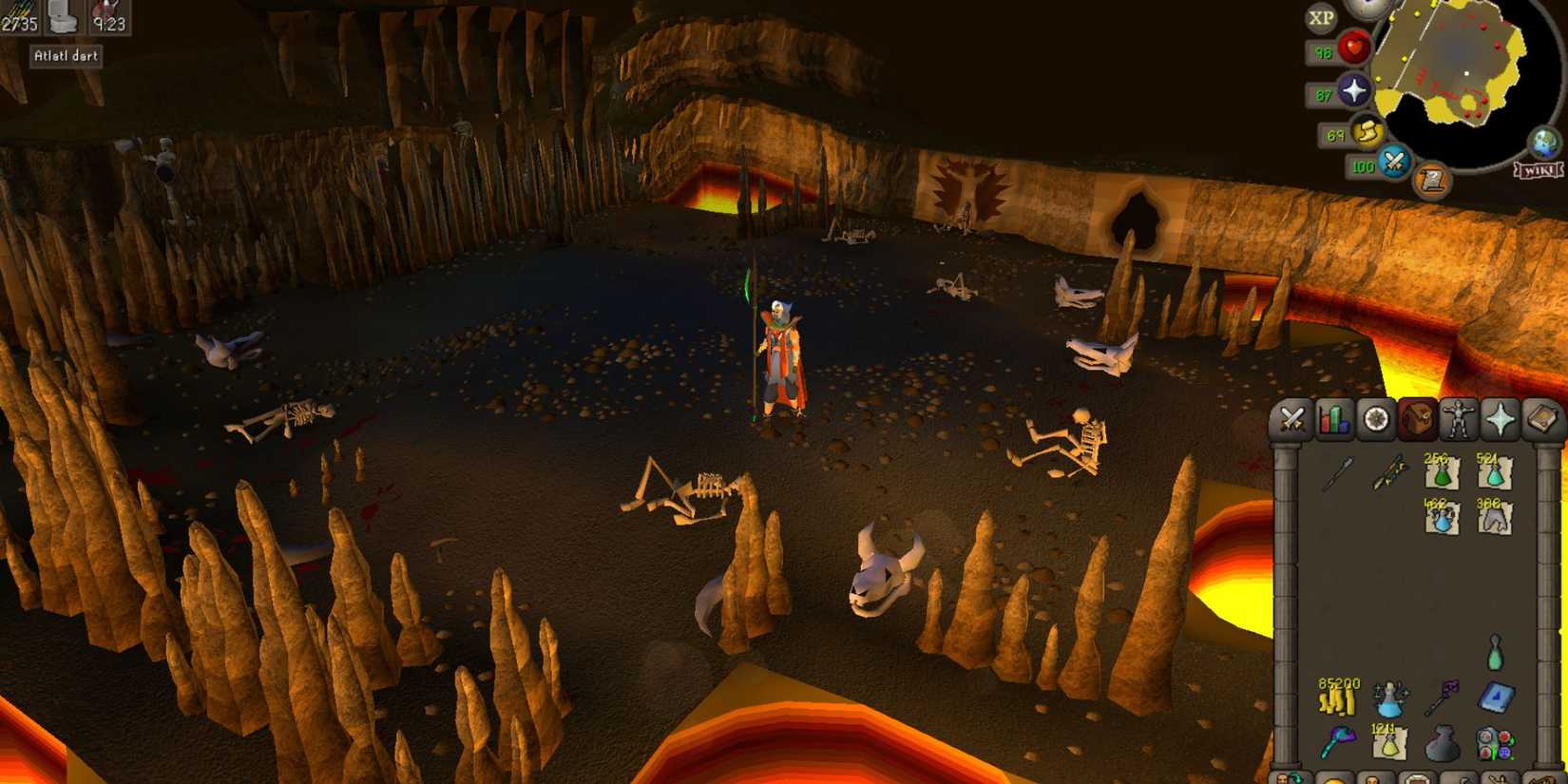Open the OSRS Wiki lookup banner

pos(1539,172)
